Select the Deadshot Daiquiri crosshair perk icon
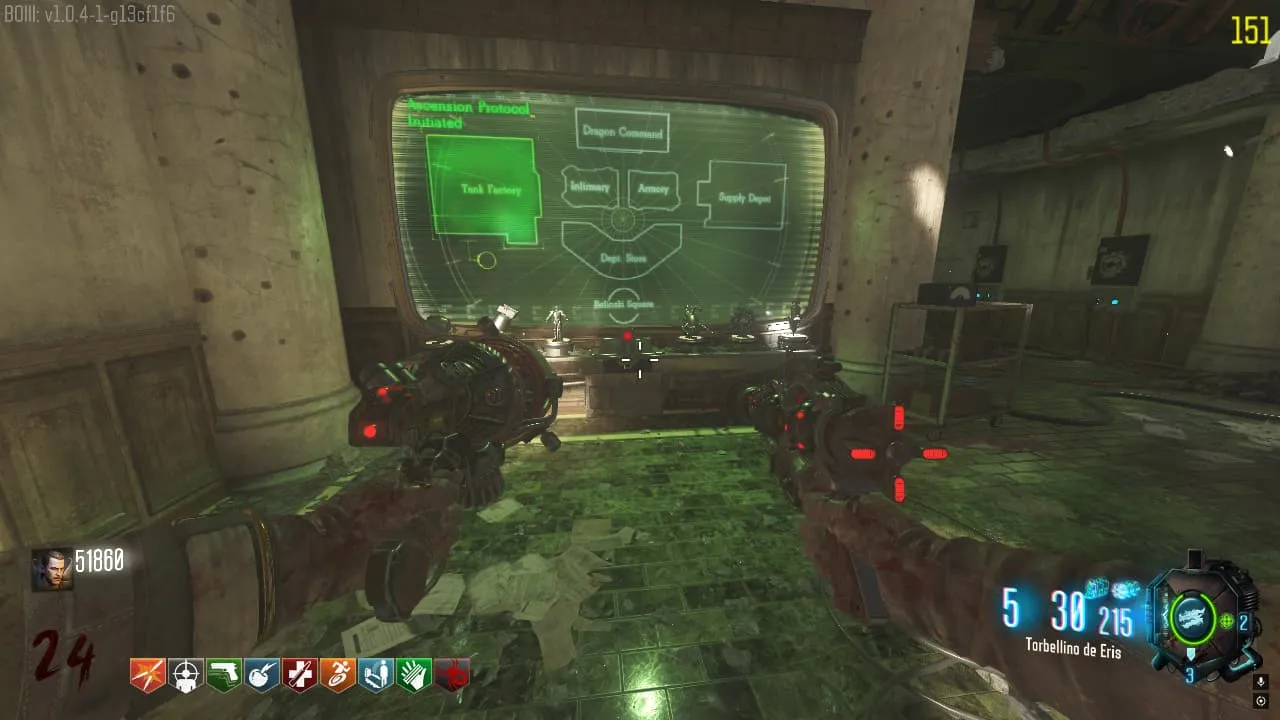Screen dimensions: 1280x720 click(186, 675)
